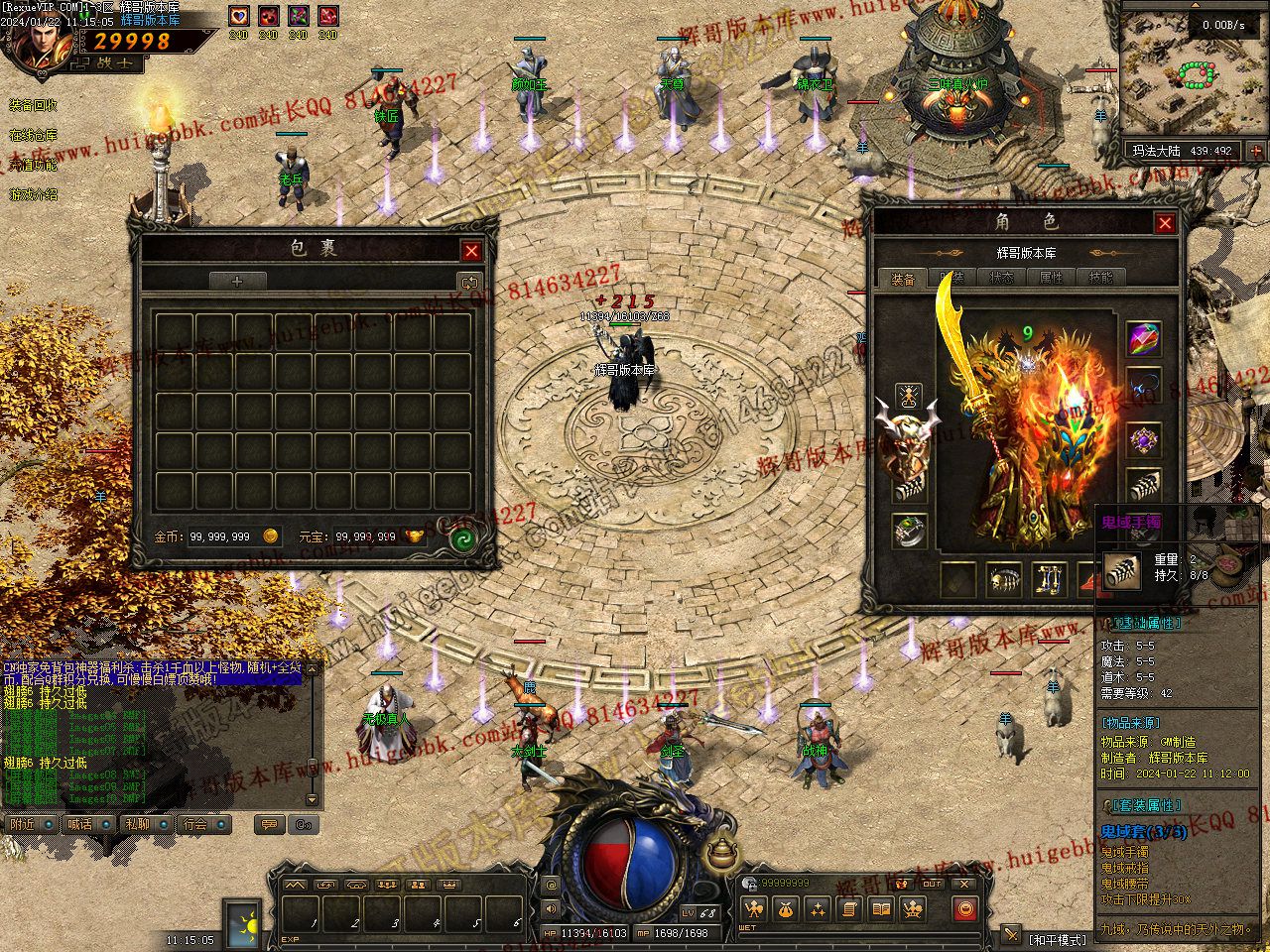Select the 装备 equipment tab

[902, 280]
